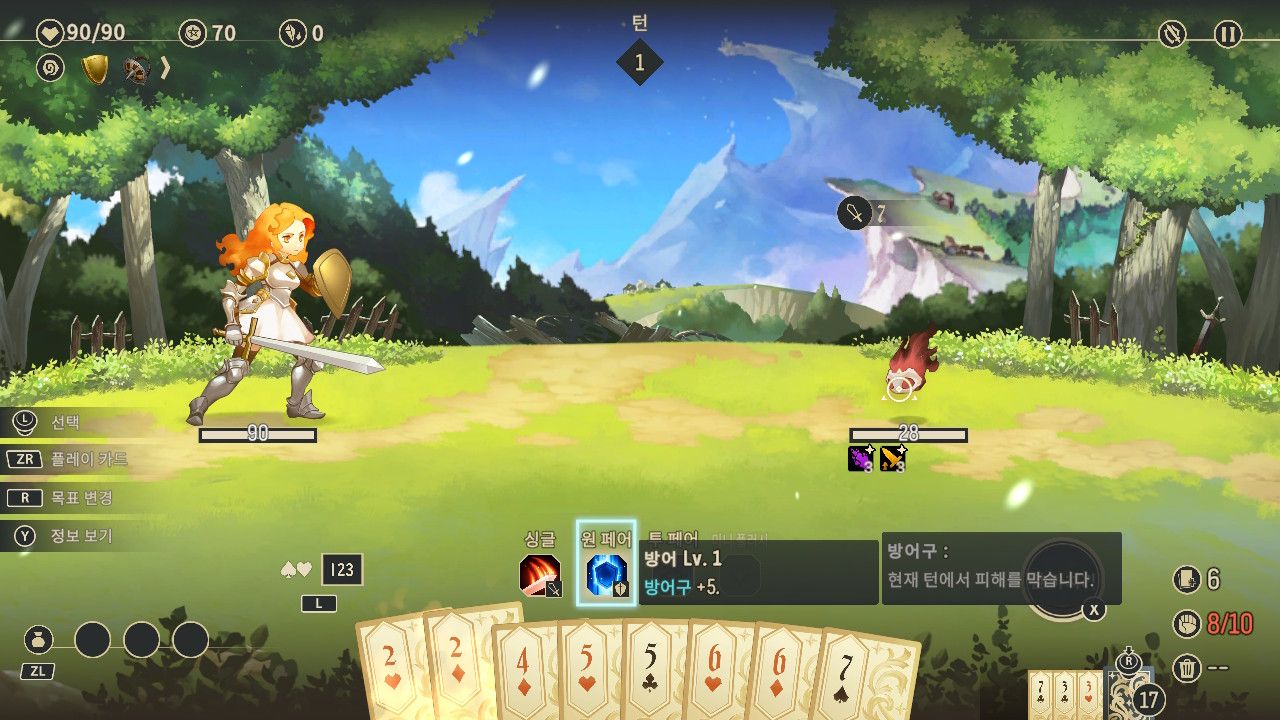Click the crossed-out circle icon beside pause
Image resolution: width=1280 pixels, height=720 pixels.
(1172, 34)
